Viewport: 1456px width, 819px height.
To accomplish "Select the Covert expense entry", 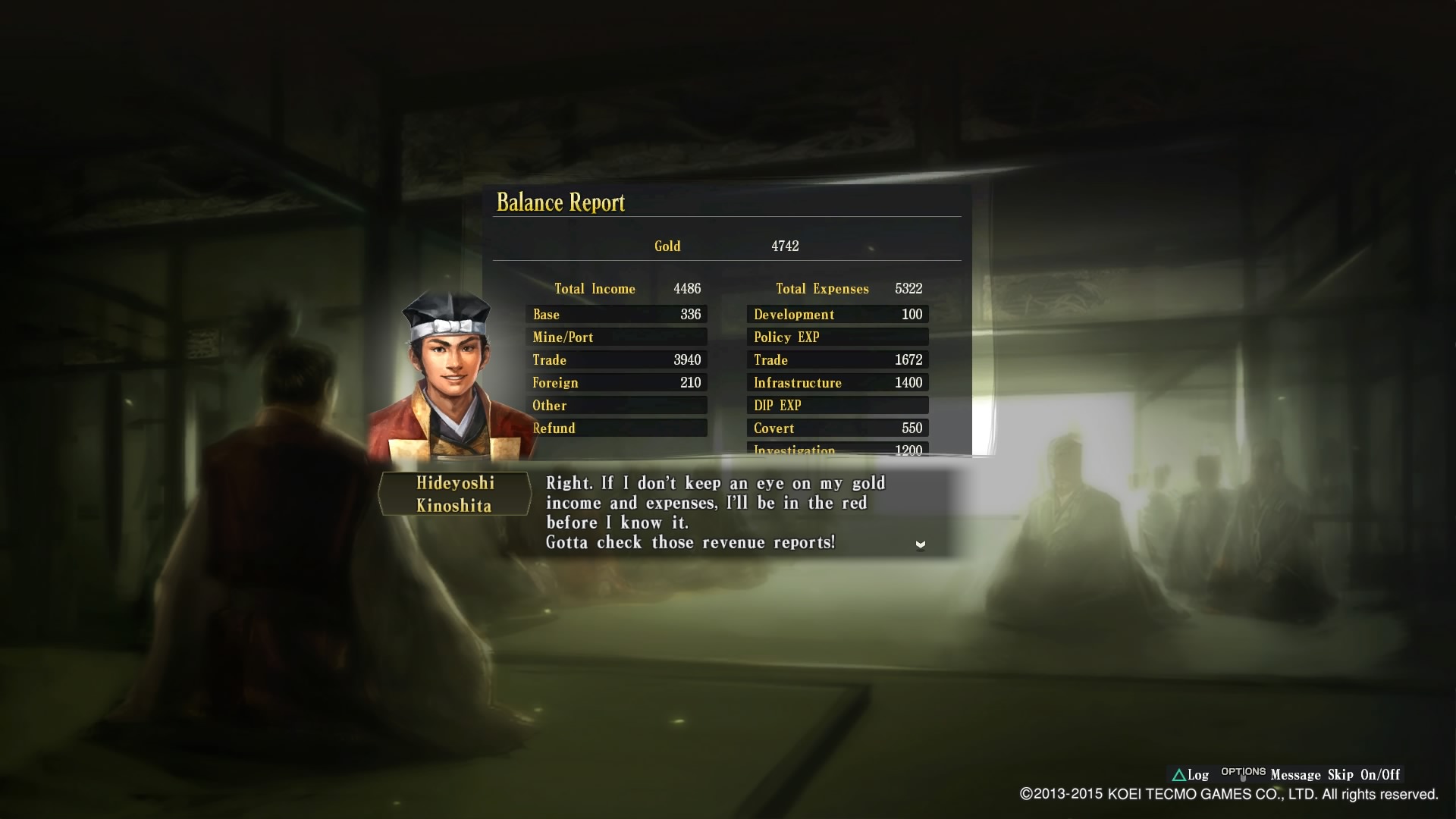I will coord(837,428).
